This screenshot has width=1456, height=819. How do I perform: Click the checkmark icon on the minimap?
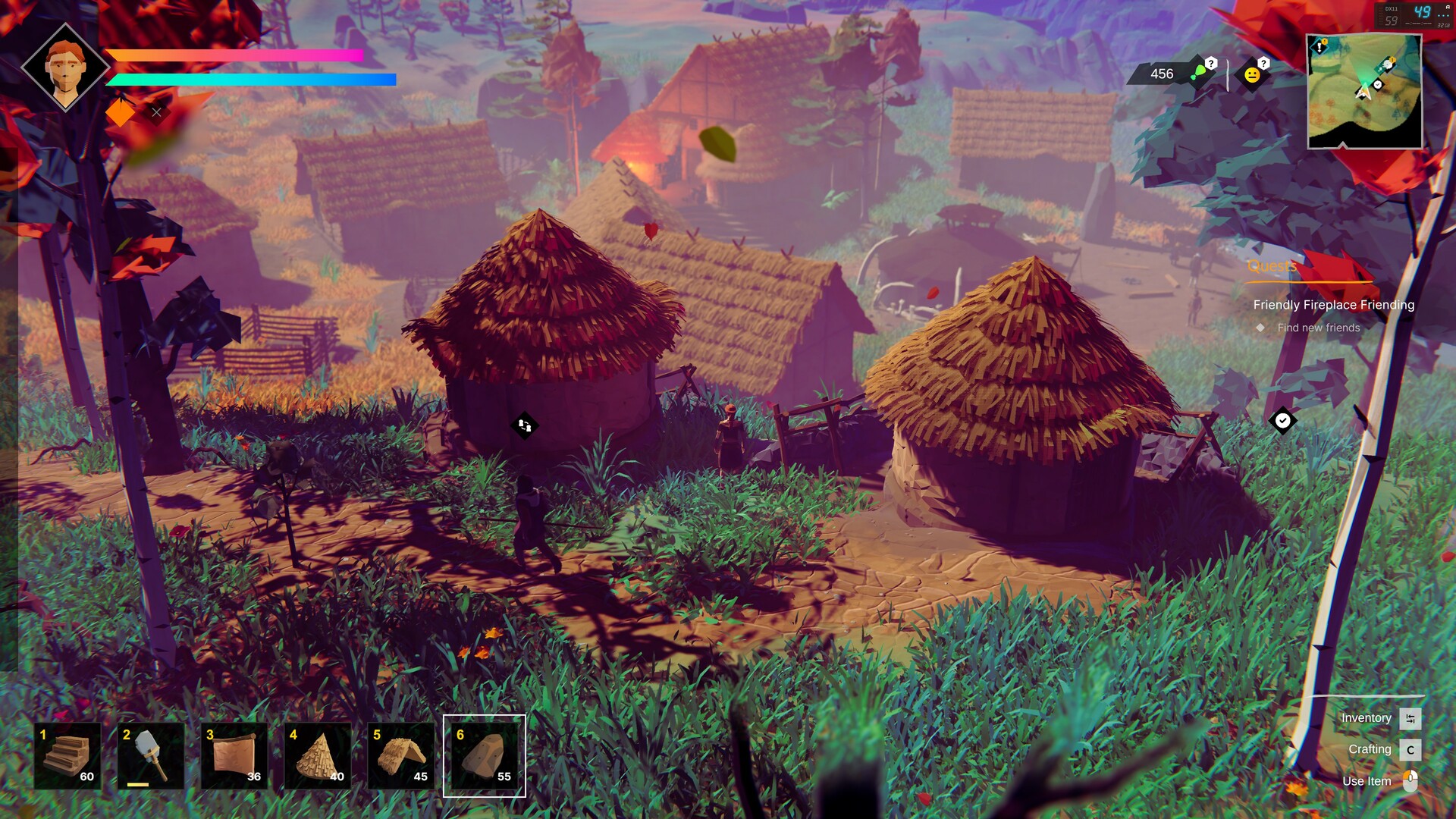click(x=1377, y=84)
